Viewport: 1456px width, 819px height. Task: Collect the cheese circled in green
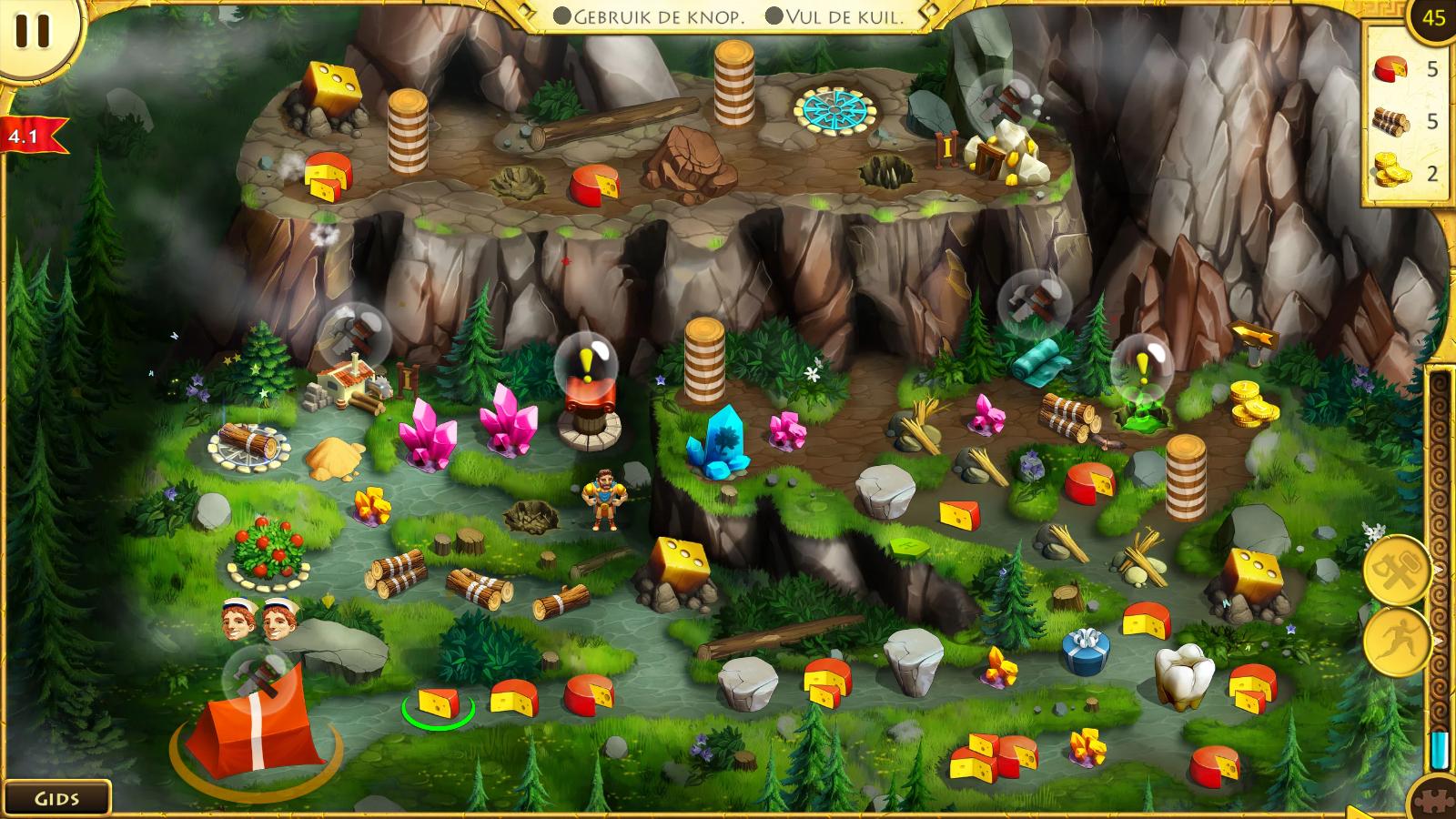click(438, 703)
